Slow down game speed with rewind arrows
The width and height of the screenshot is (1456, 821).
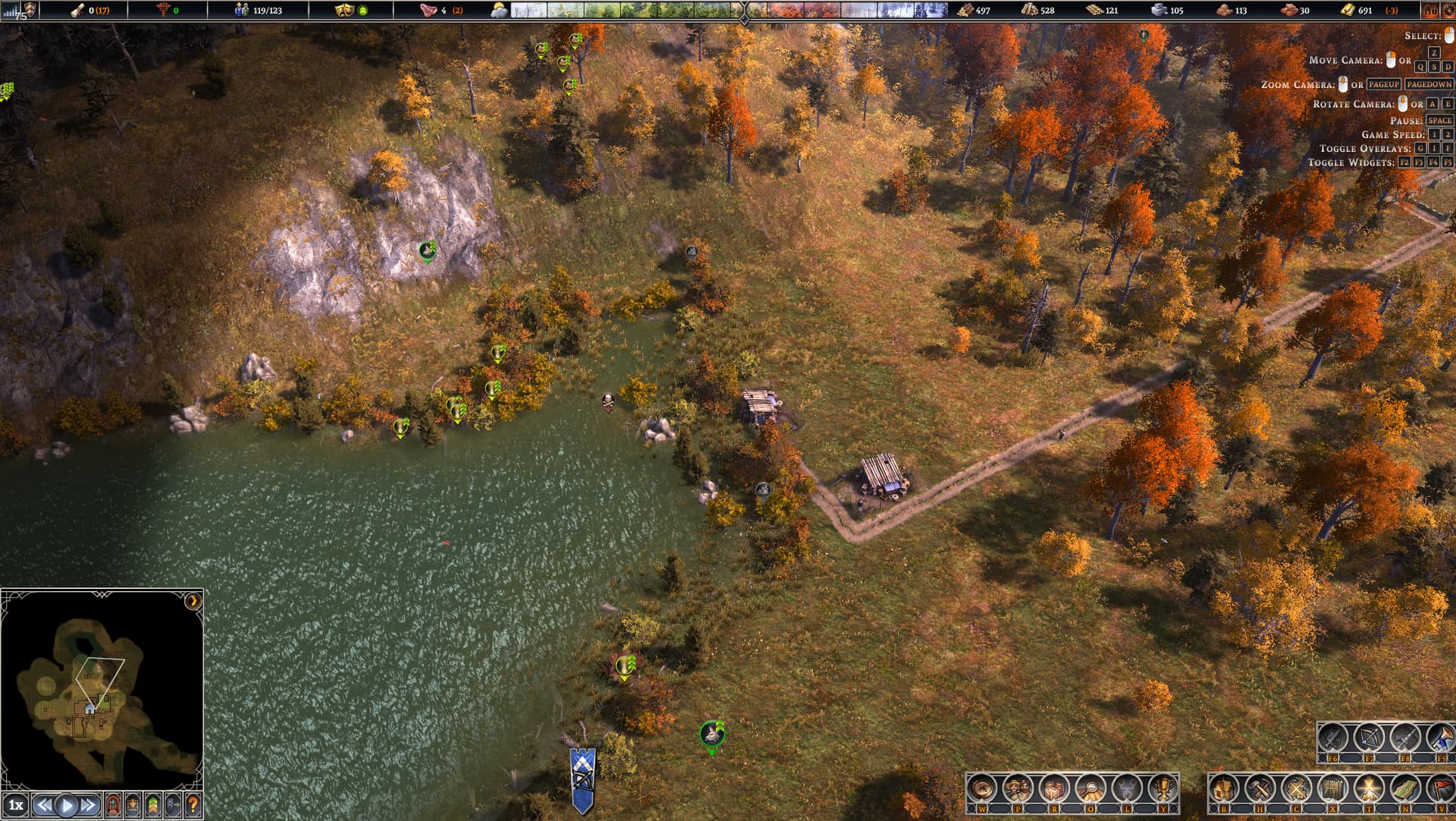click(45, 805)
